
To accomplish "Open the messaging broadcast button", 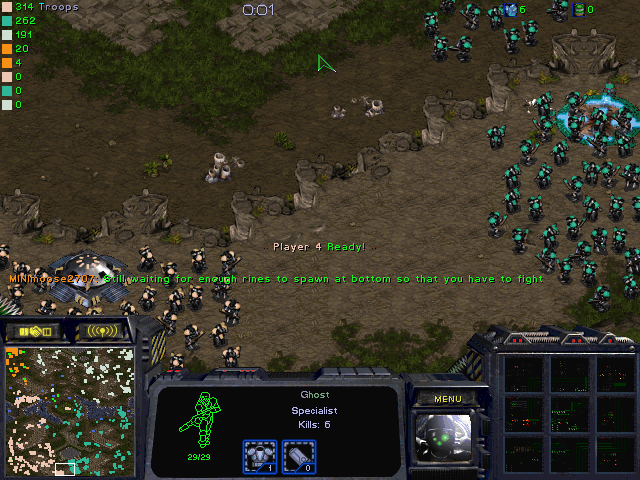I will (101, 330).
